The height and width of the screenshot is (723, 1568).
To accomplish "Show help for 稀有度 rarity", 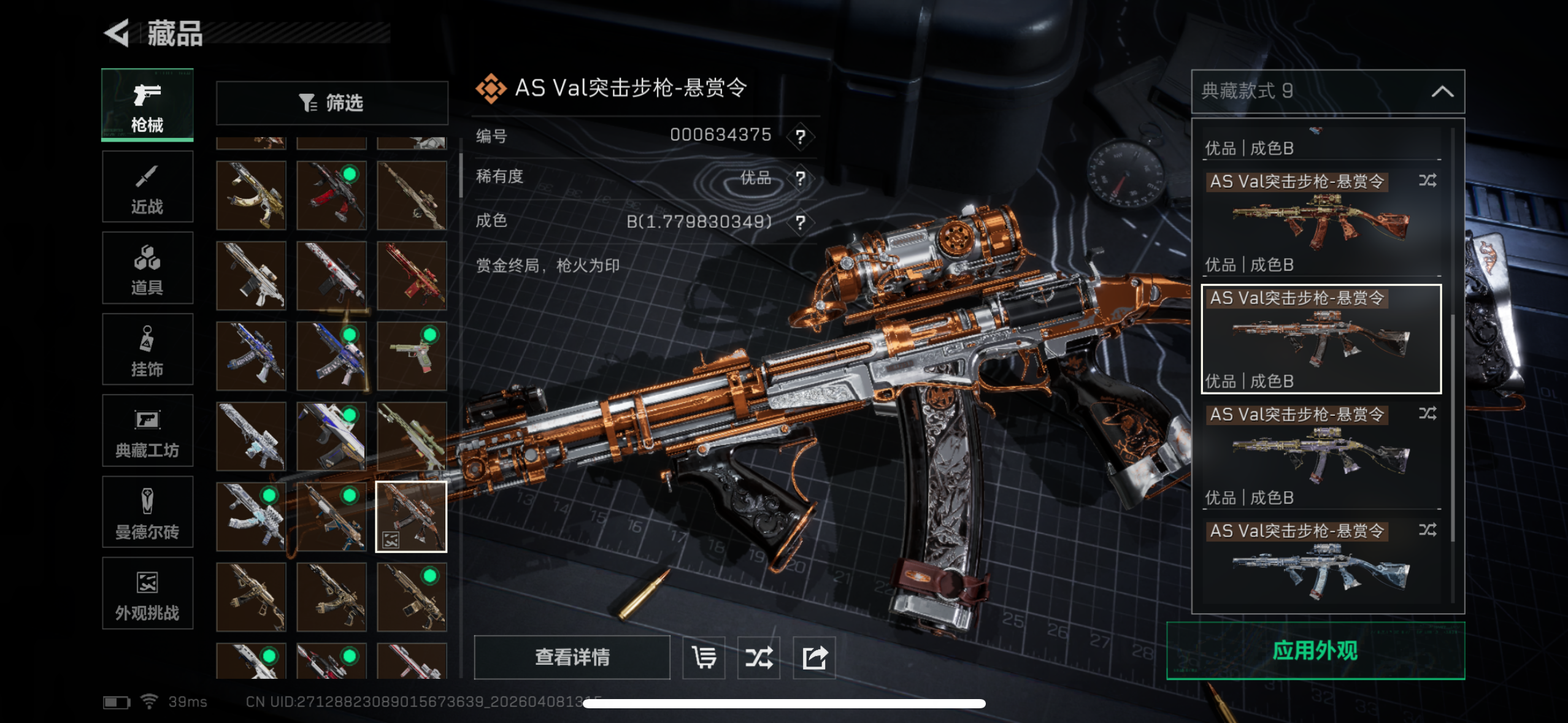I will pos(800,178).
